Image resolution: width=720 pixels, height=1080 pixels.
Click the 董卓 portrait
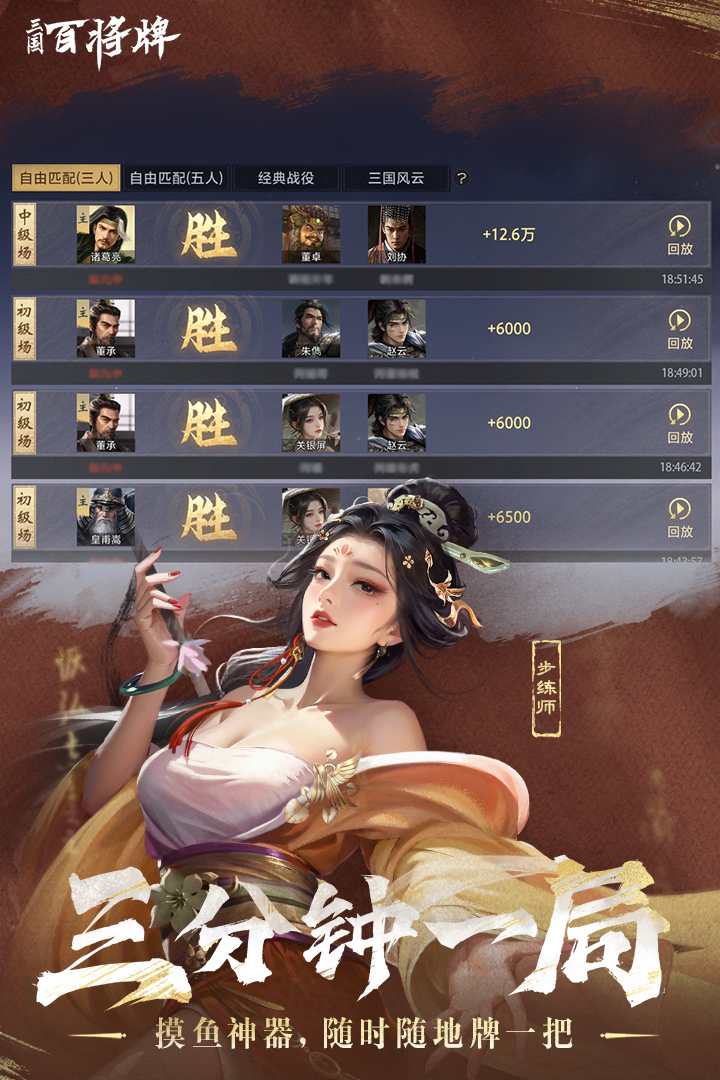(311, 234)
